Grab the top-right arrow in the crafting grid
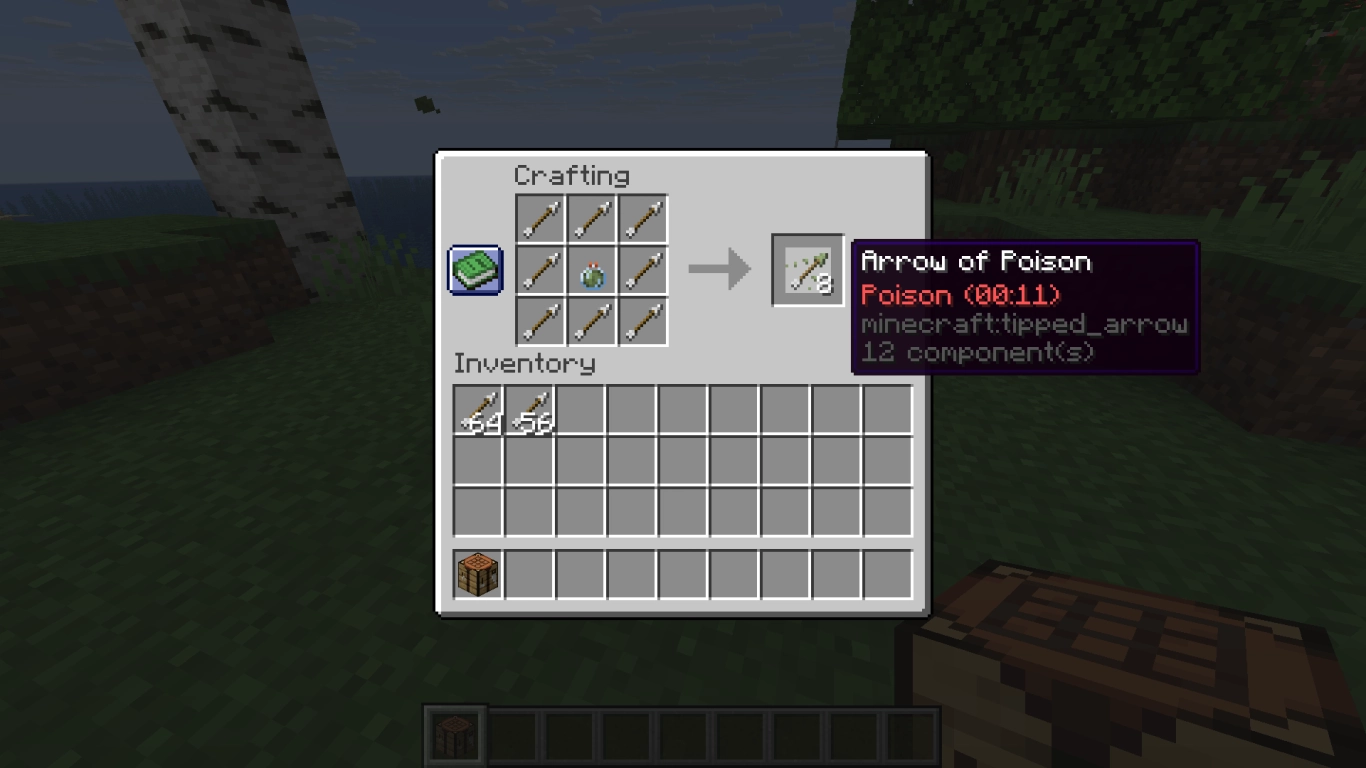Image resolution: width=1366 pixels, height=768 pixels. tap(642, 219)
